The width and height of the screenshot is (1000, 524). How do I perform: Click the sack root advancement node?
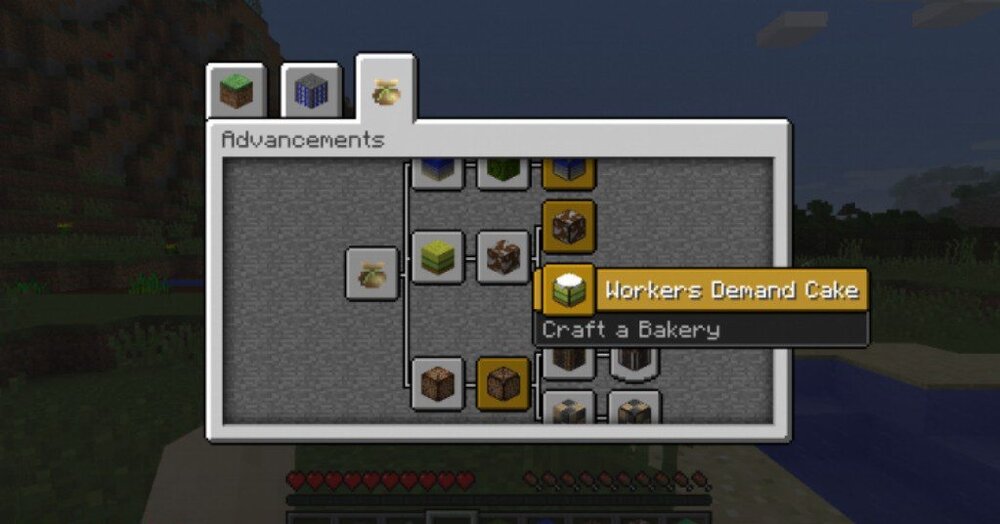point(371,273)
